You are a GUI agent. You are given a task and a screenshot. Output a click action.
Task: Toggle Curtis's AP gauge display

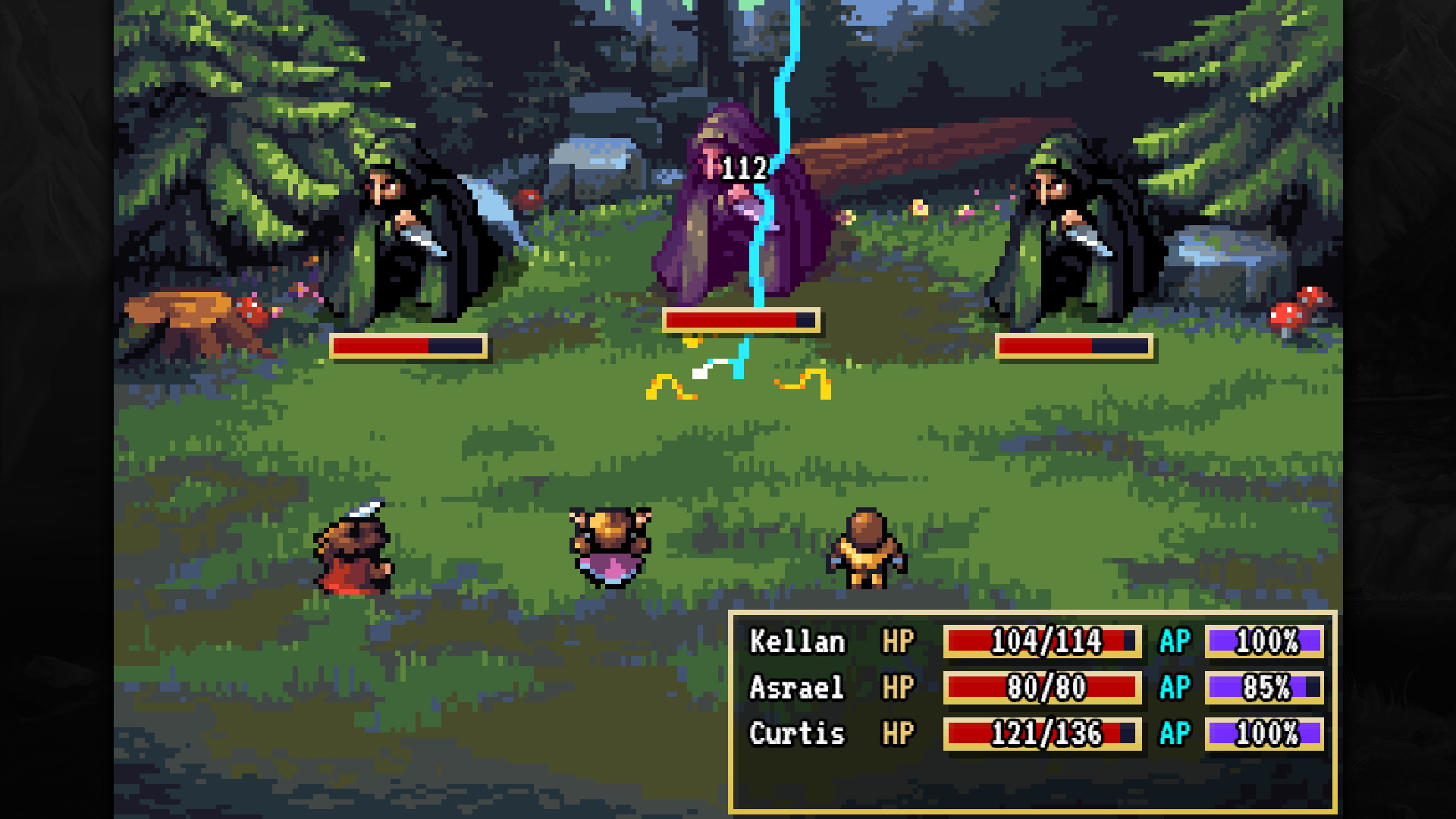click(x=1263, y=734)
